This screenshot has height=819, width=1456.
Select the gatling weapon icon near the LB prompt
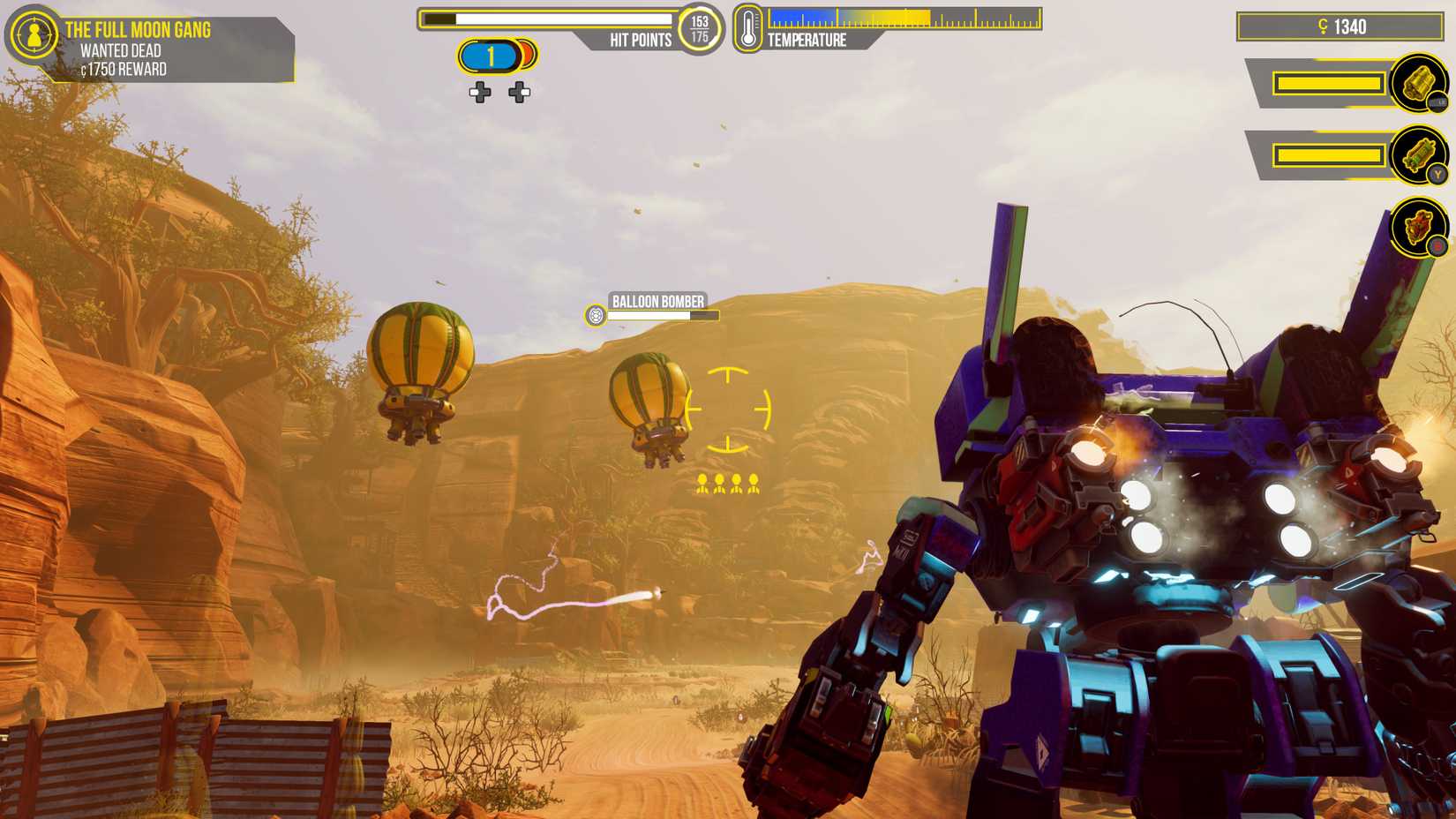coord(1418,84)
